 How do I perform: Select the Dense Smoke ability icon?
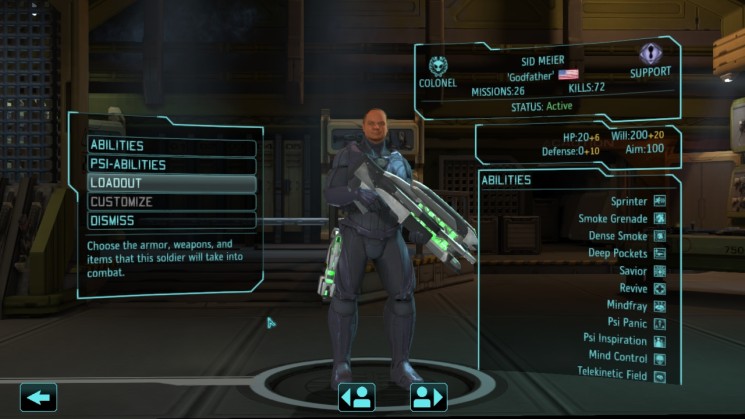(x=659, y=236)
